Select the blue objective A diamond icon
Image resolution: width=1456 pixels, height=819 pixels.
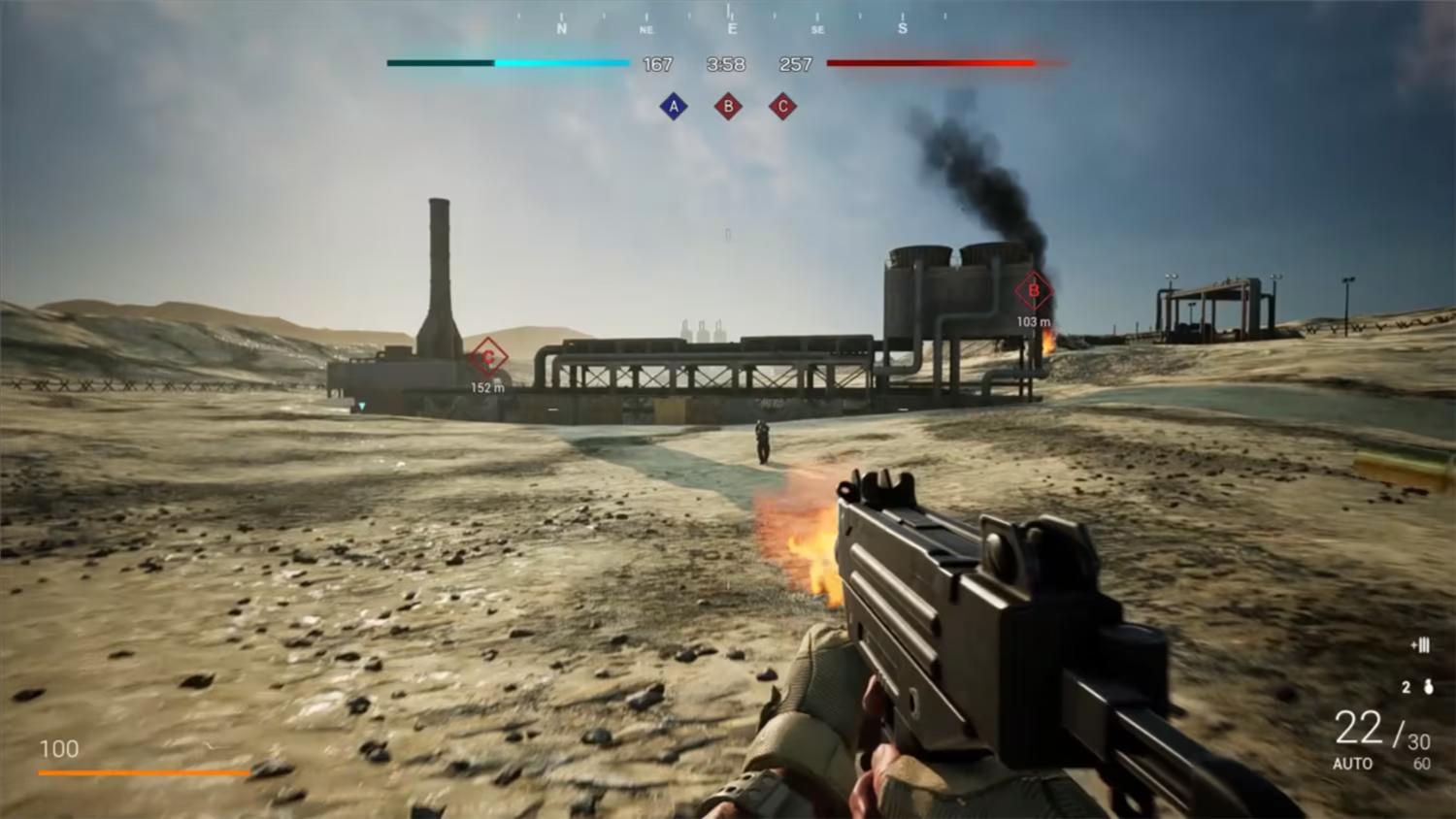(x=674, y=106)
